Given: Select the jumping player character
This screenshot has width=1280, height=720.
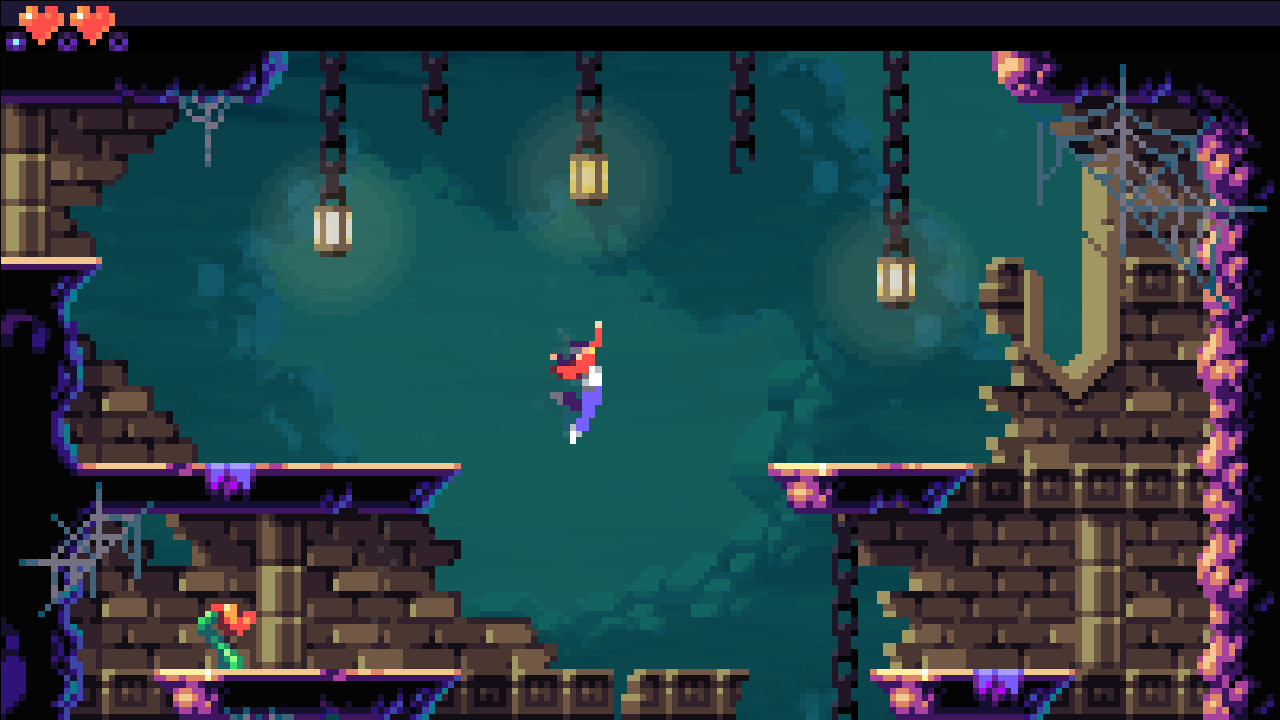Looking at the screenshot, I should click(575, 380).
